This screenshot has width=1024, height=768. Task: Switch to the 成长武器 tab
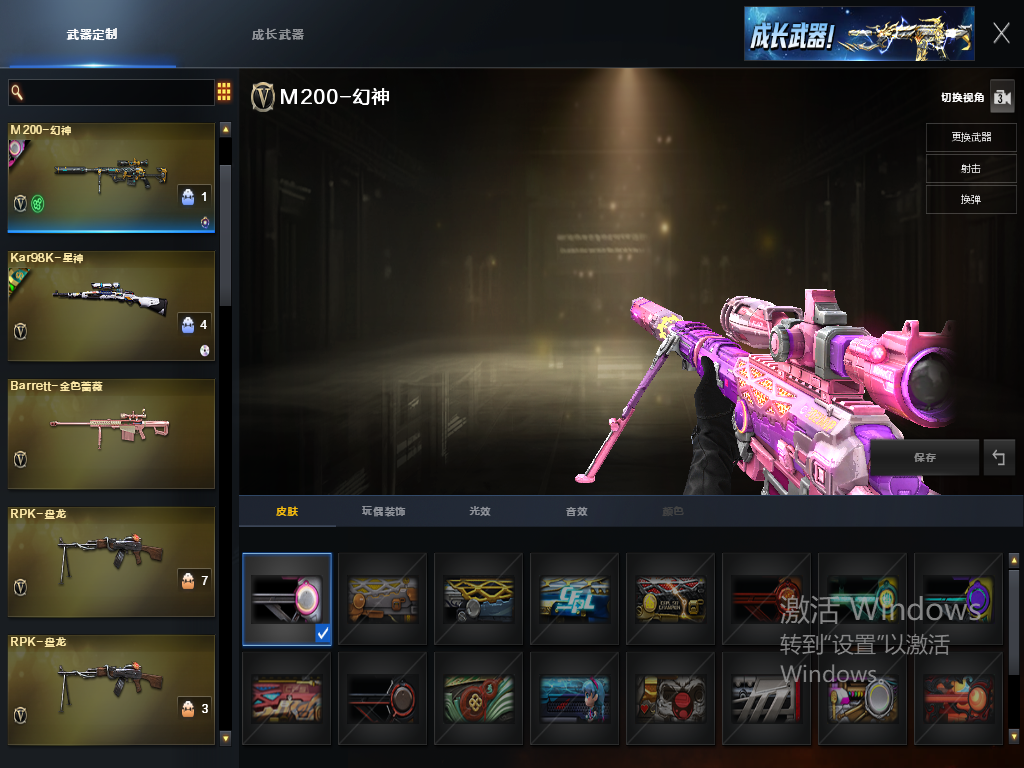277,34
